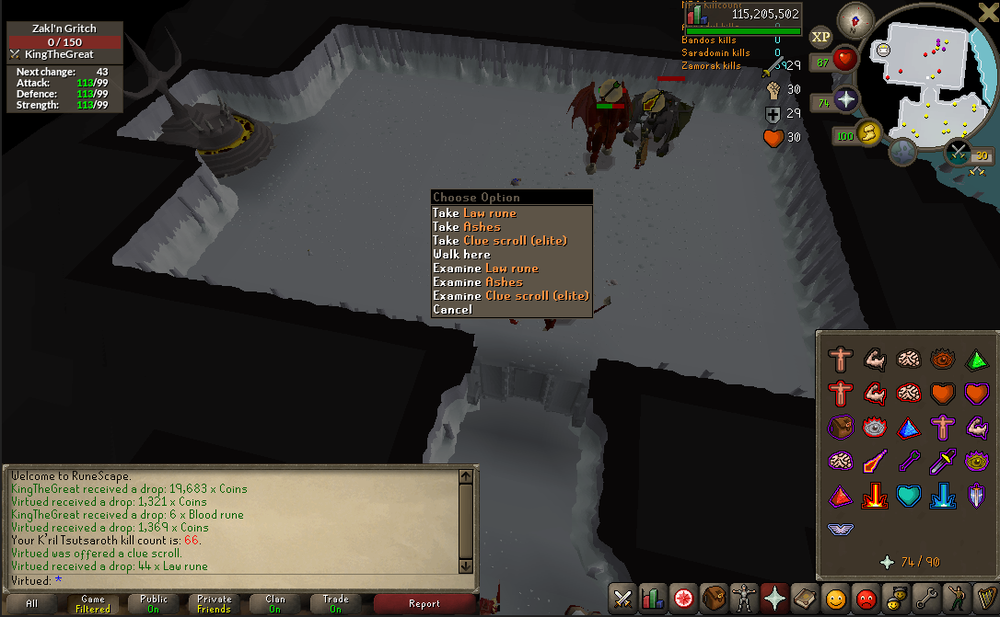Switch to the Game chat filter tab
Viewport: 1000px width, 617px height.
[x=93, y=604]
